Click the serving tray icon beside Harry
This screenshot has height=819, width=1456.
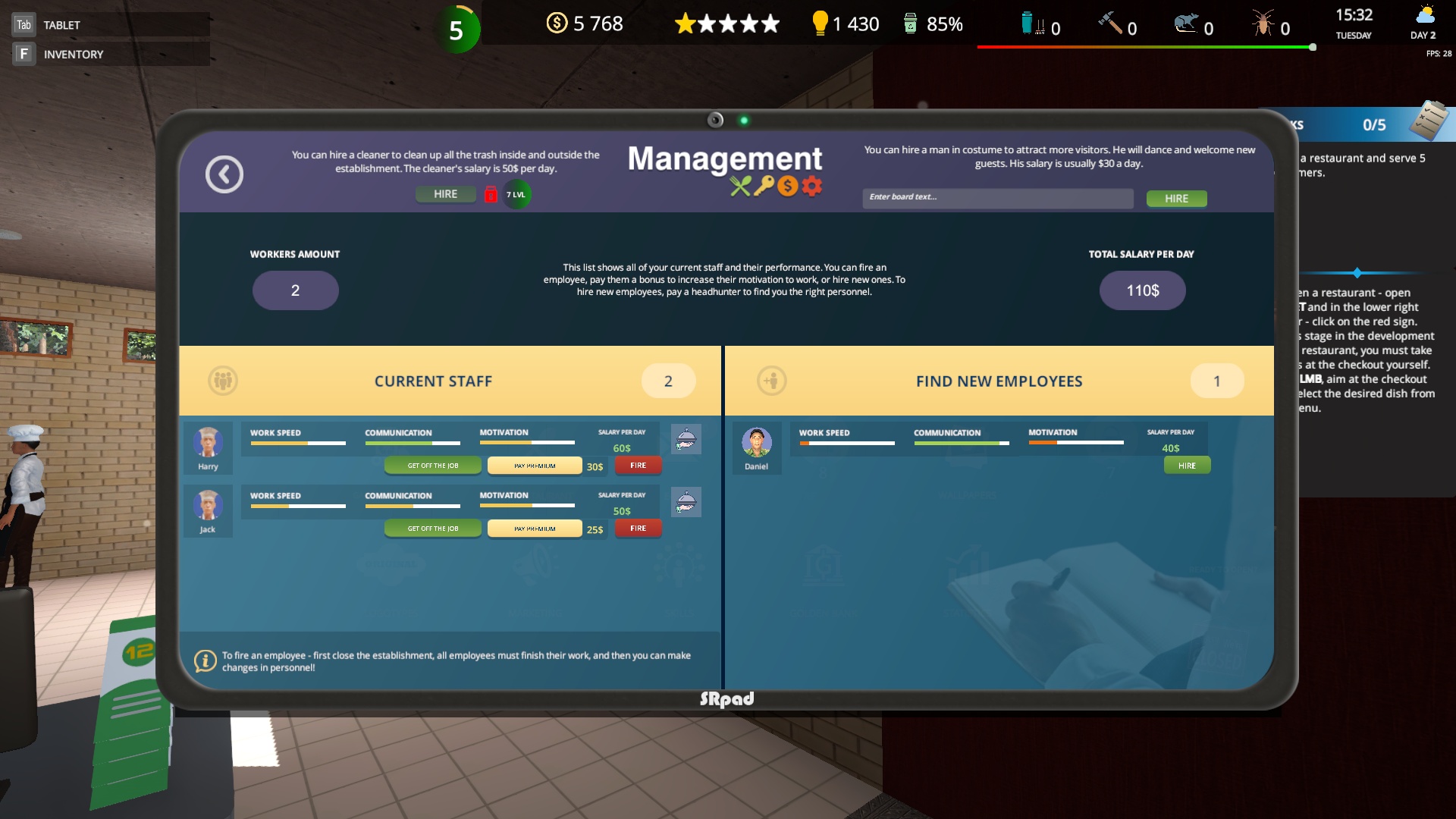click(x=686, y=438)
